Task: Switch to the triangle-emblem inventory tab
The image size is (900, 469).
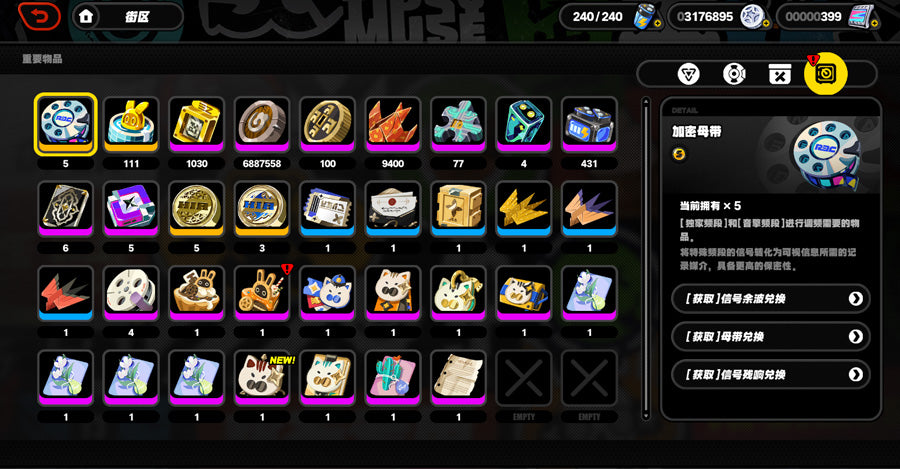Action: click(x=690, y=74)
